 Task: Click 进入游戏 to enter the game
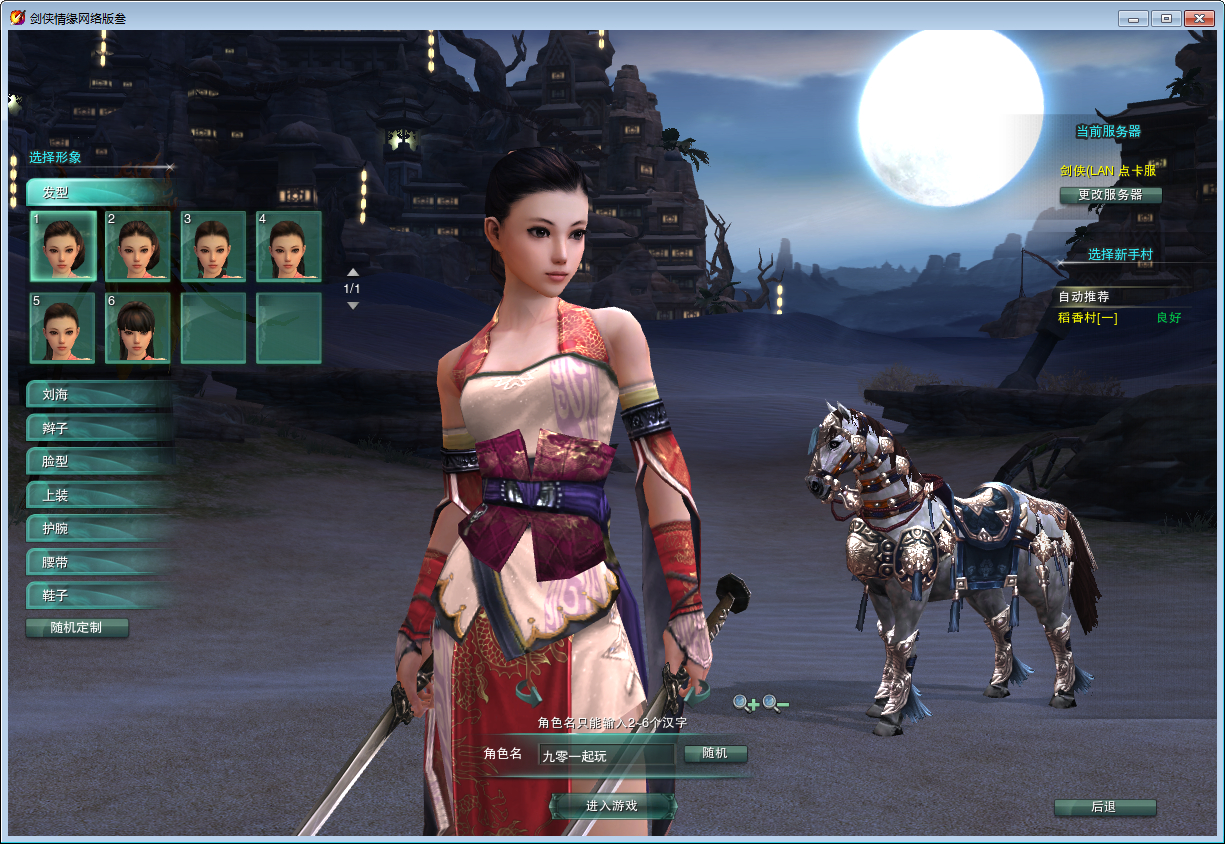coord(612,806)
